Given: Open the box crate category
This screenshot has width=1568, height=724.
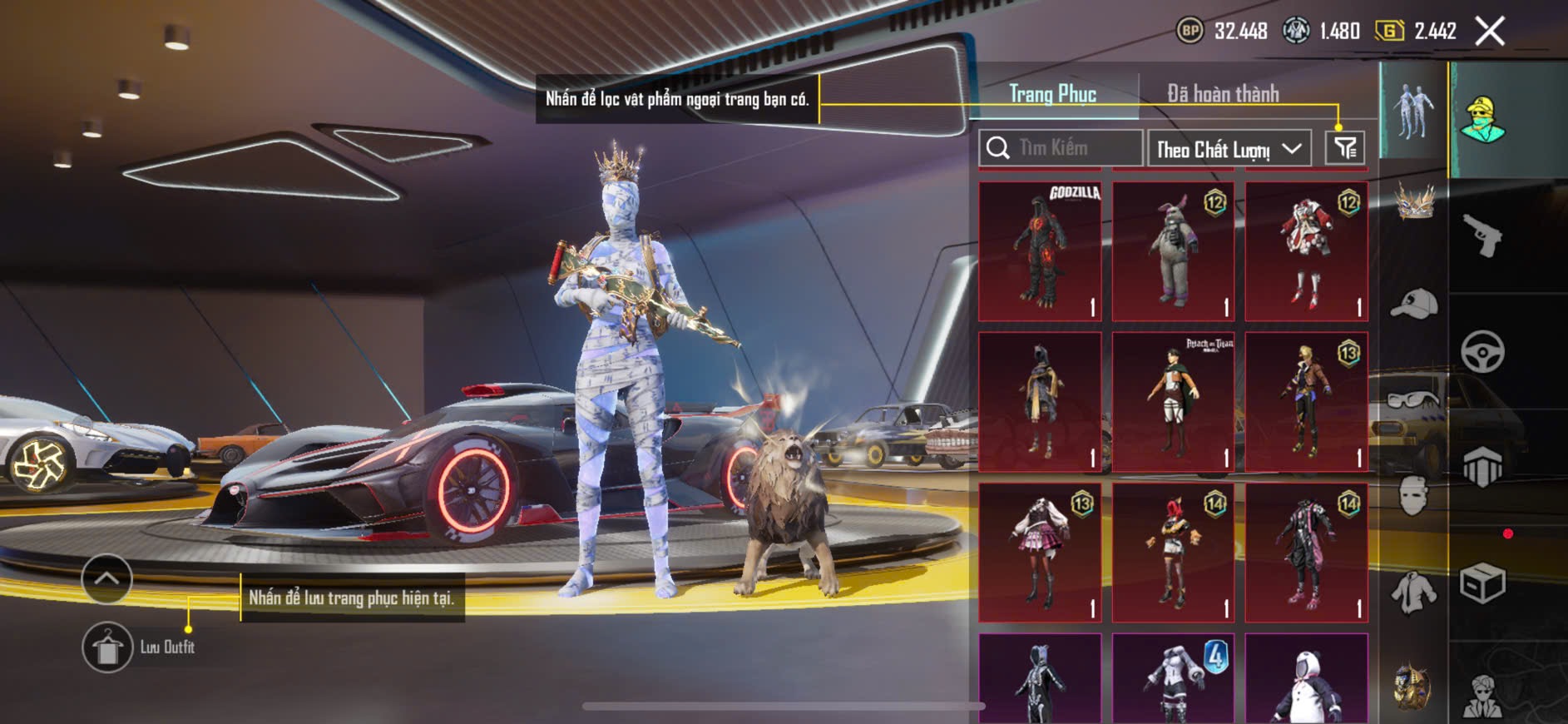Looking at the screenshot, I should (1482, 583).
